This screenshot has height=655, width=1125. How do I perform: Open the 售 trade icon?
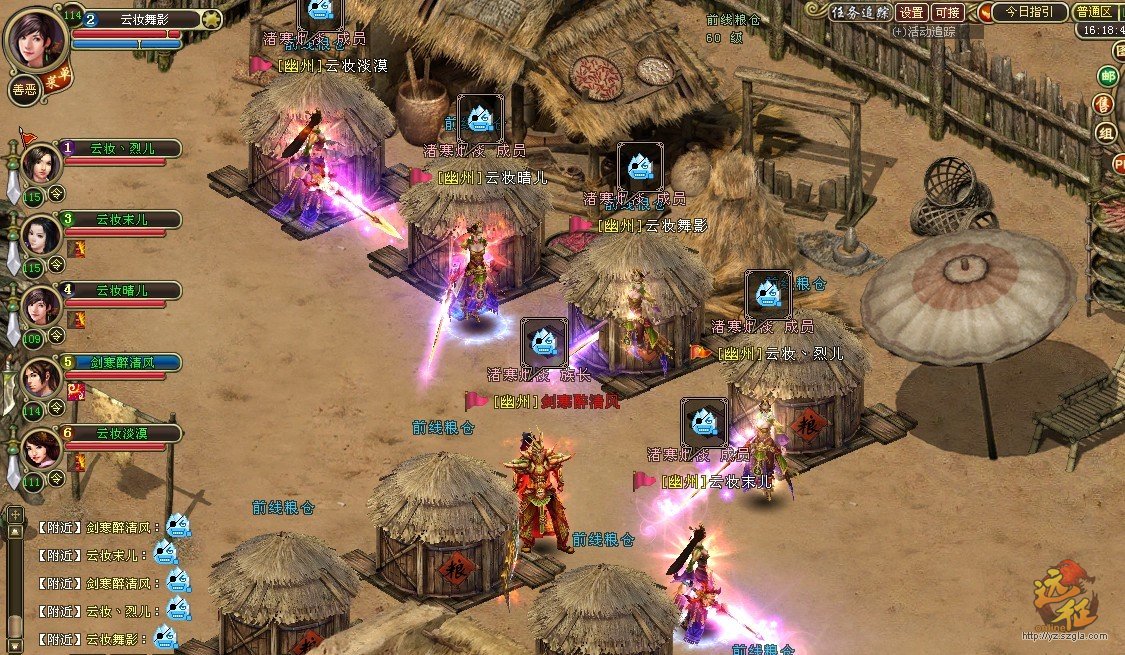[x=1104, y=104]
